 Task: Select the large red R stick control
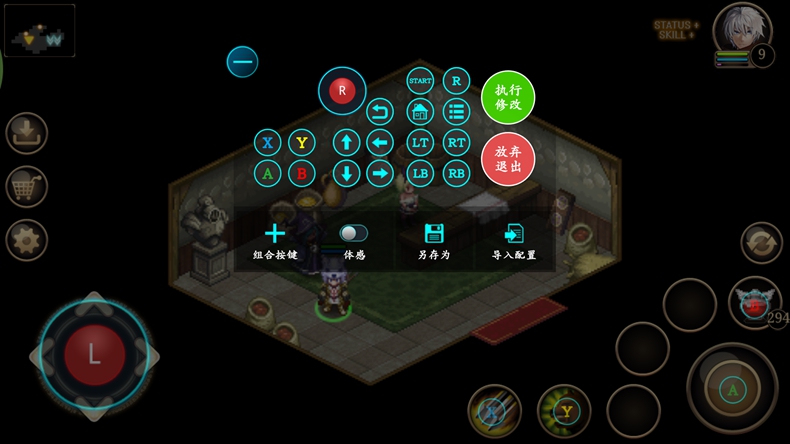coord(342,90)
